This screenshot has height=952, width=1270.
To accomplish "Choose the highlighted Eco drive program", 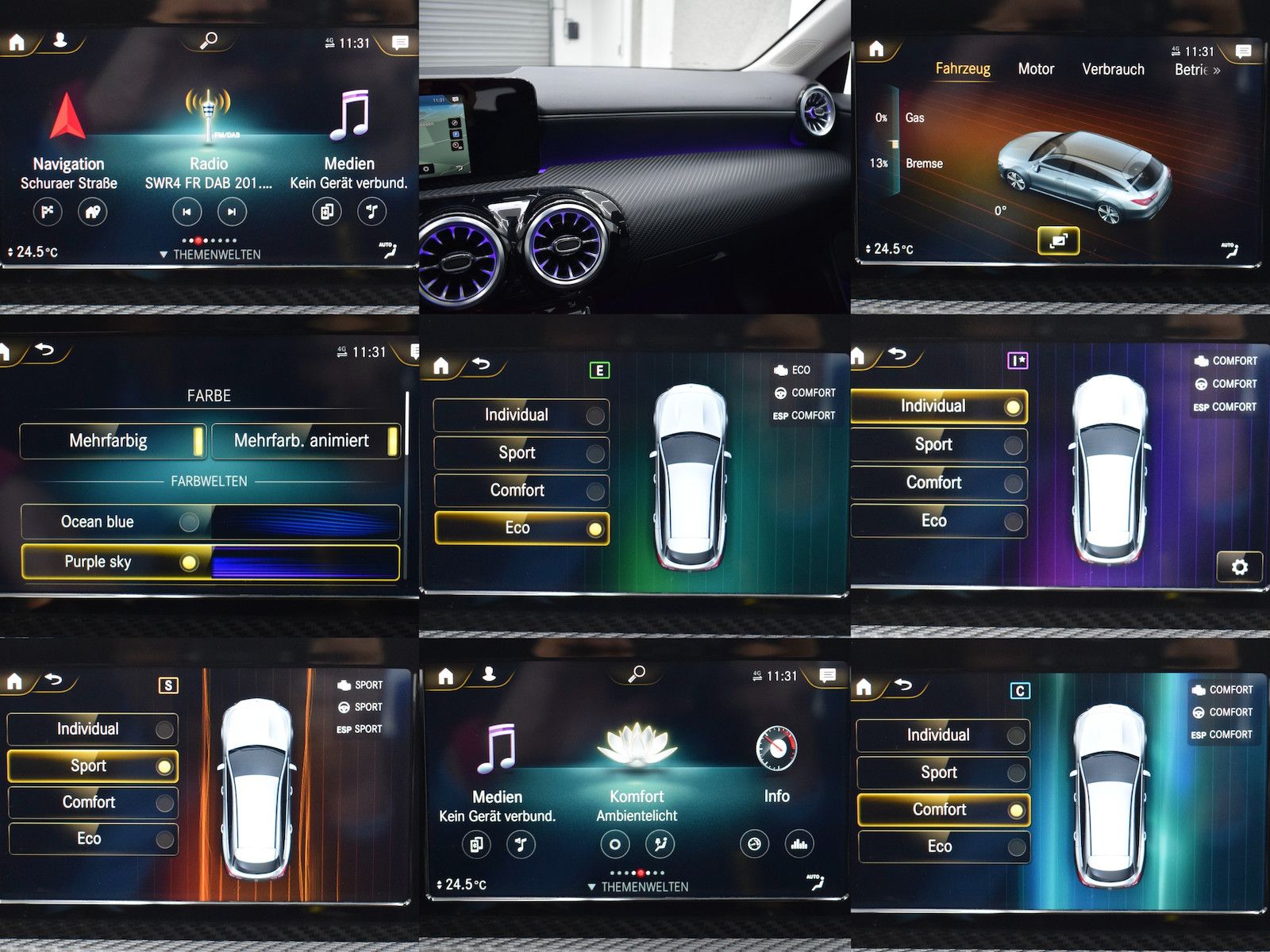I will (521, 528).
